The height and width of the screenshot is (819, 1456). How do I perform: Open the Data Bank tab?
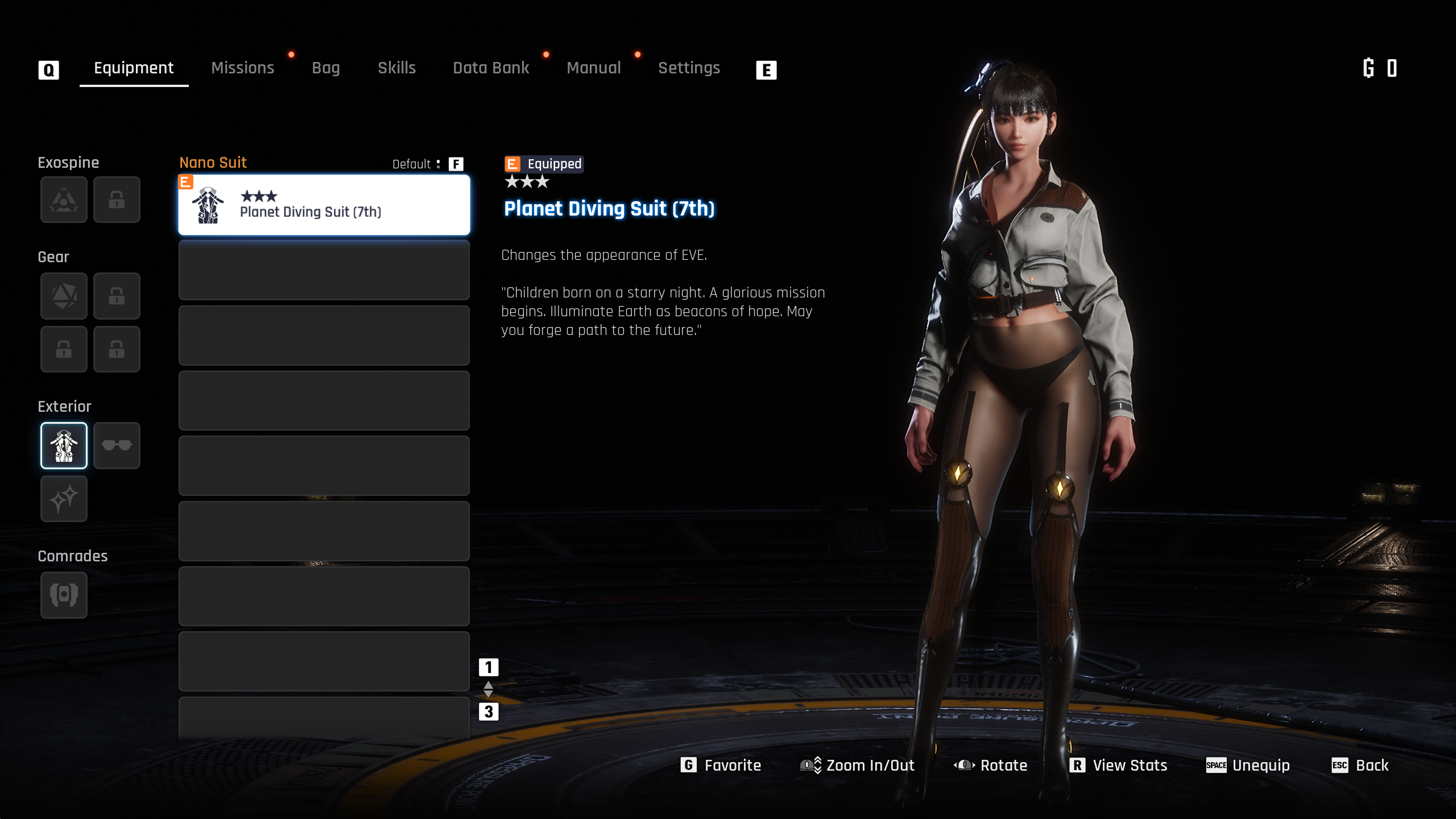point(491,68)
